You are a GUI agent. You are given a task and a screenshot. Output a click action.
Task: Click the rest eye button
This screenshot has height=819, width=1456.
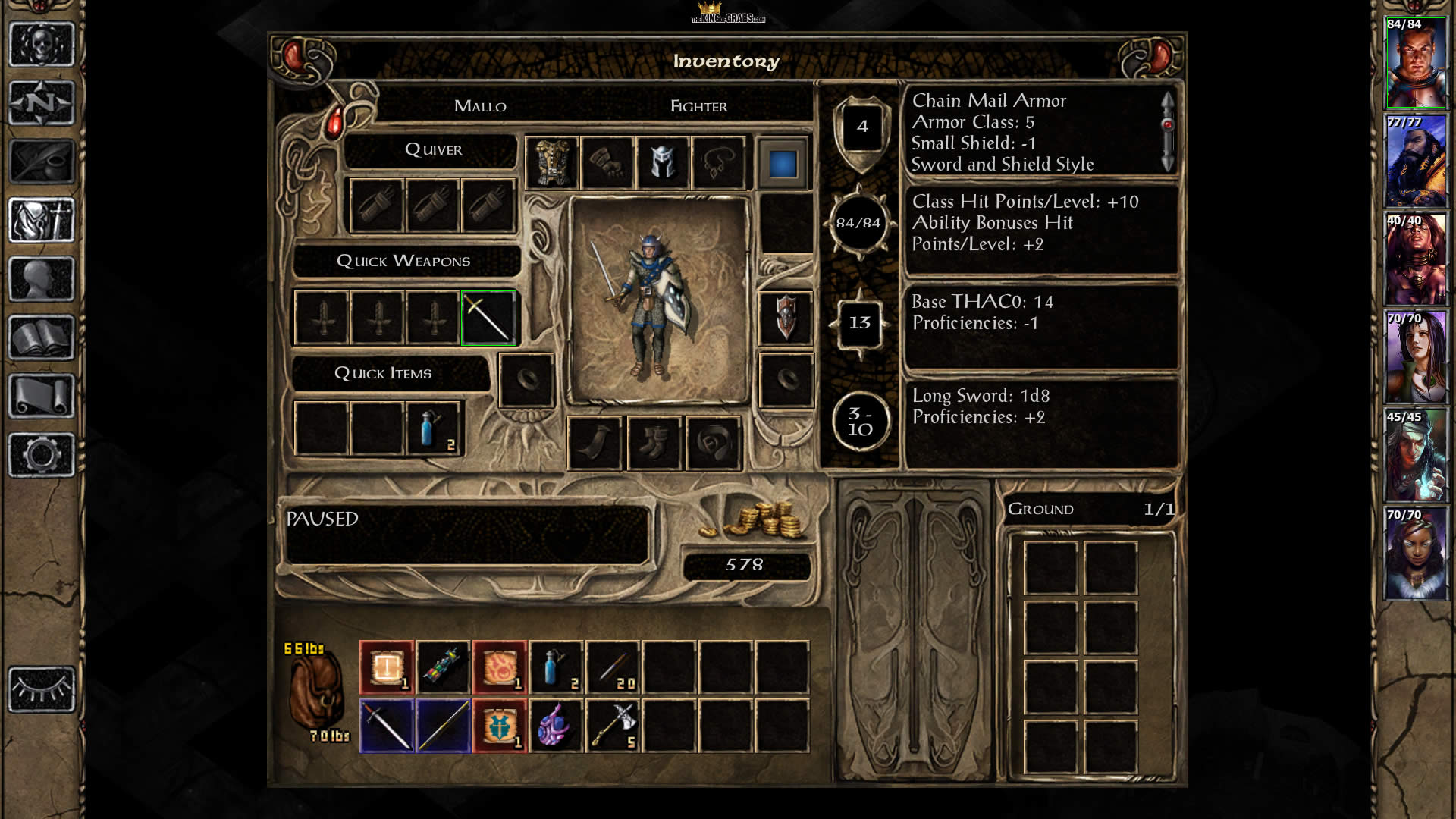pos(42,689)
